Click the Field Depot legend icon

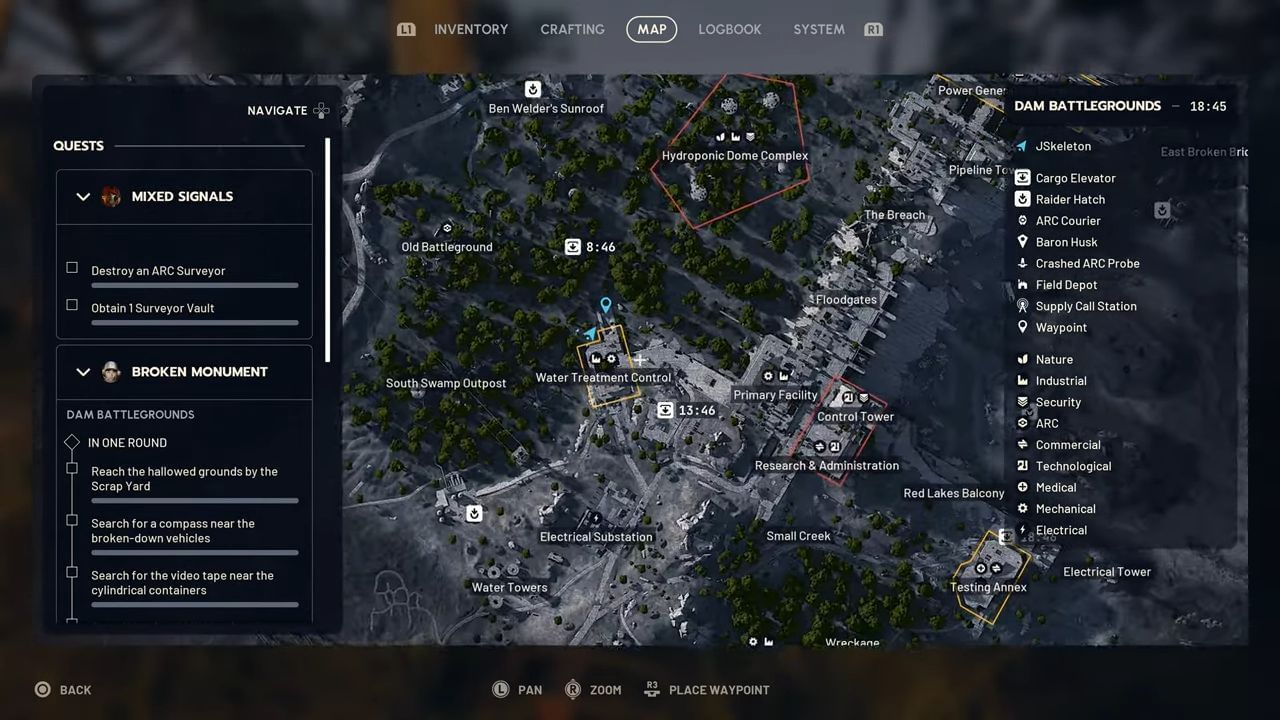pyautogui.click(x=1022, y=284)
